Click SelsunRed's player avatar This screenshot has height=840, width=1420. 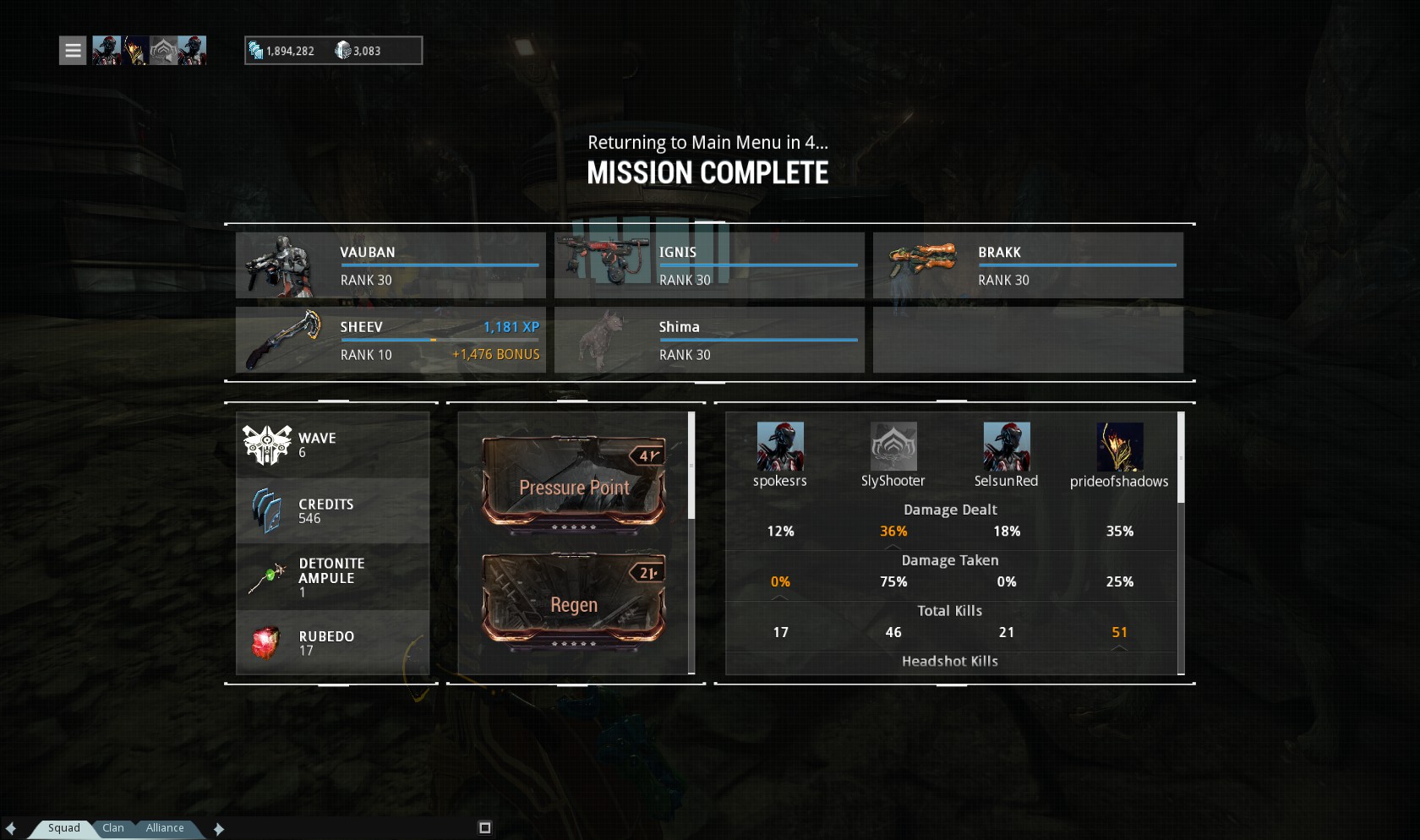click(1007, 446)
